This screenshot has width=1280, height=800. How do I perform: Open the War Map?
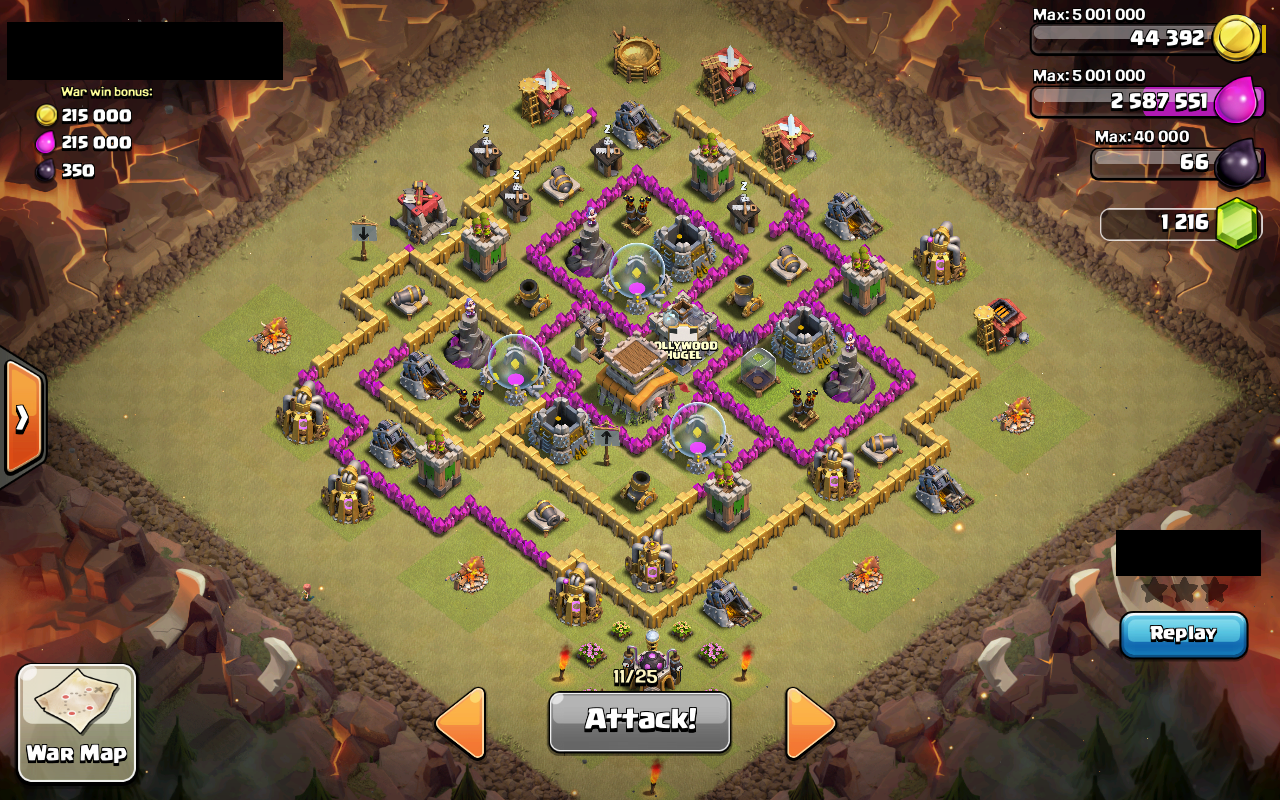click(75, 722)
